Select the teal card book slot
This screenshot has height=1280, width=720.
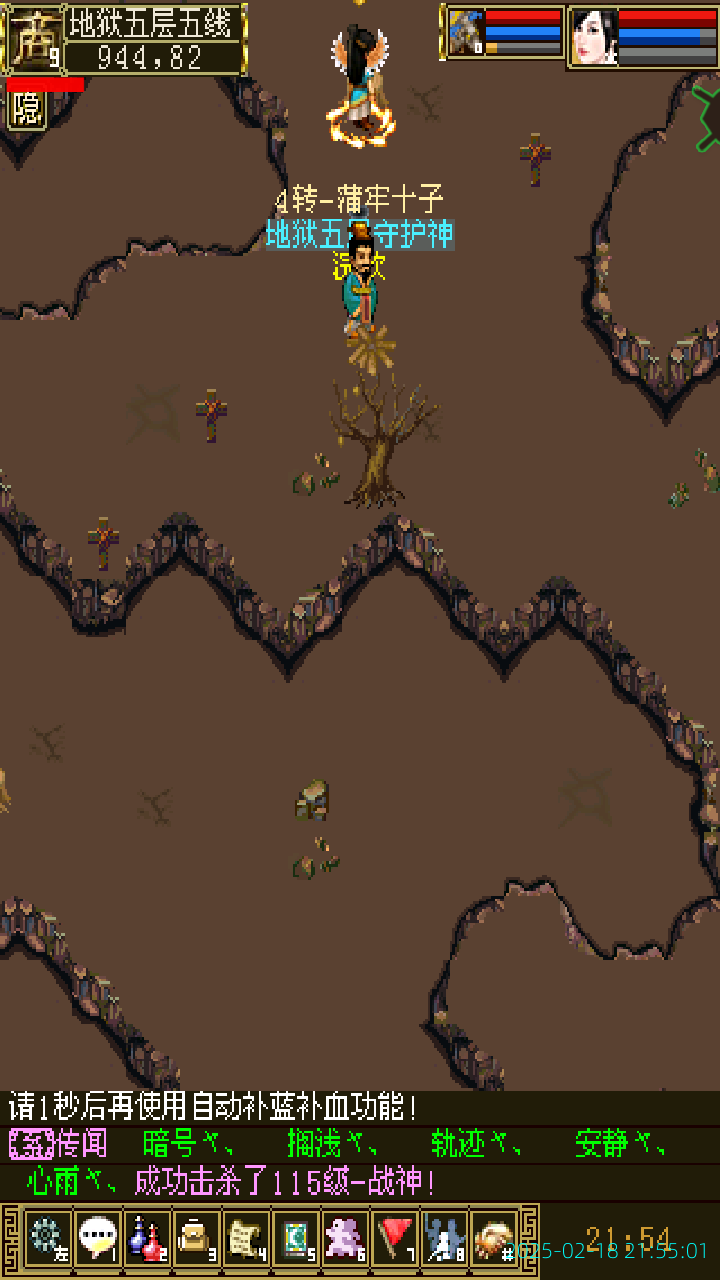(x=296, y=1239)
